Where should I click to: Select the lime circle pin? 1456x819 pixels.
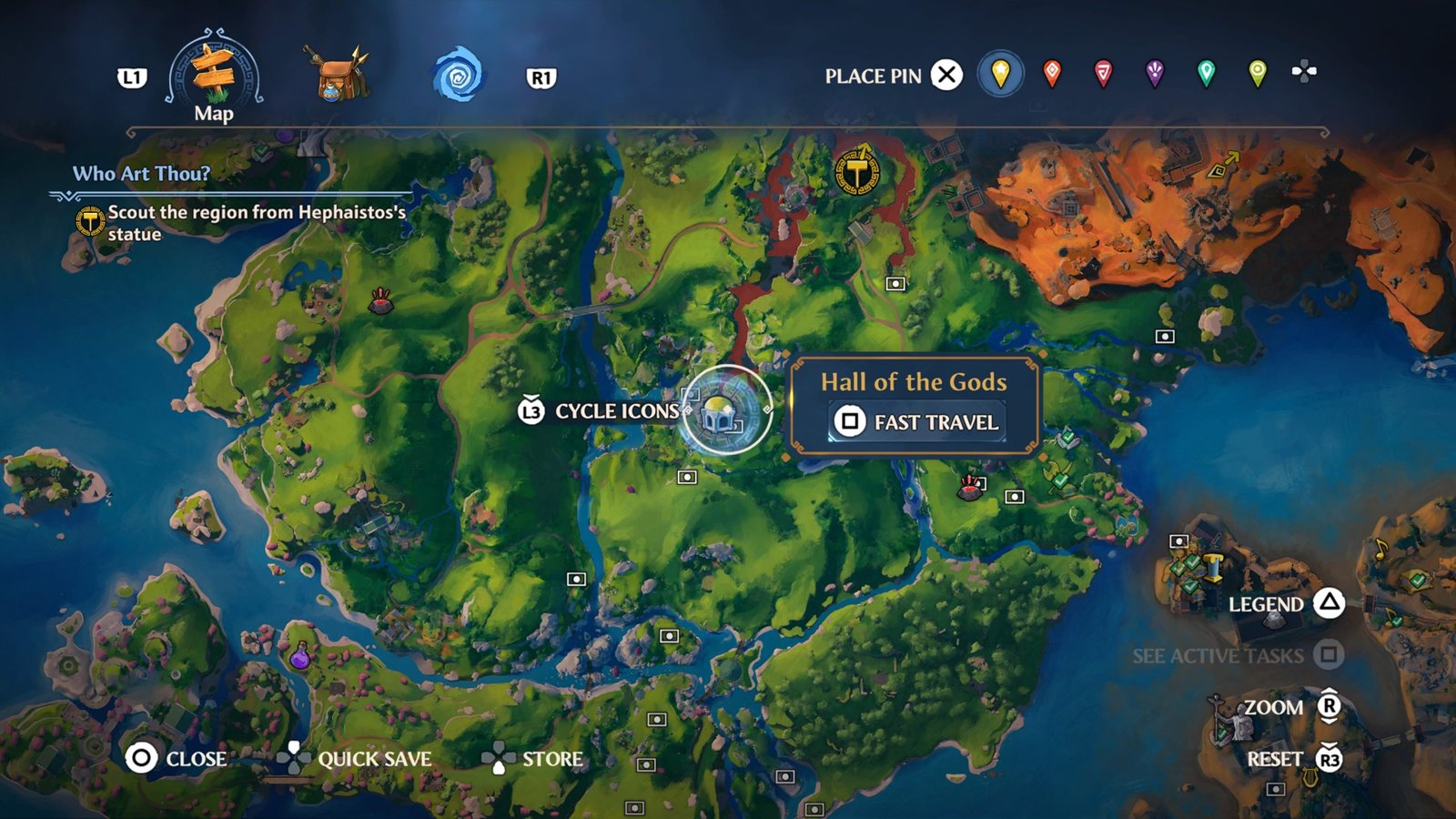point(1257,74)
